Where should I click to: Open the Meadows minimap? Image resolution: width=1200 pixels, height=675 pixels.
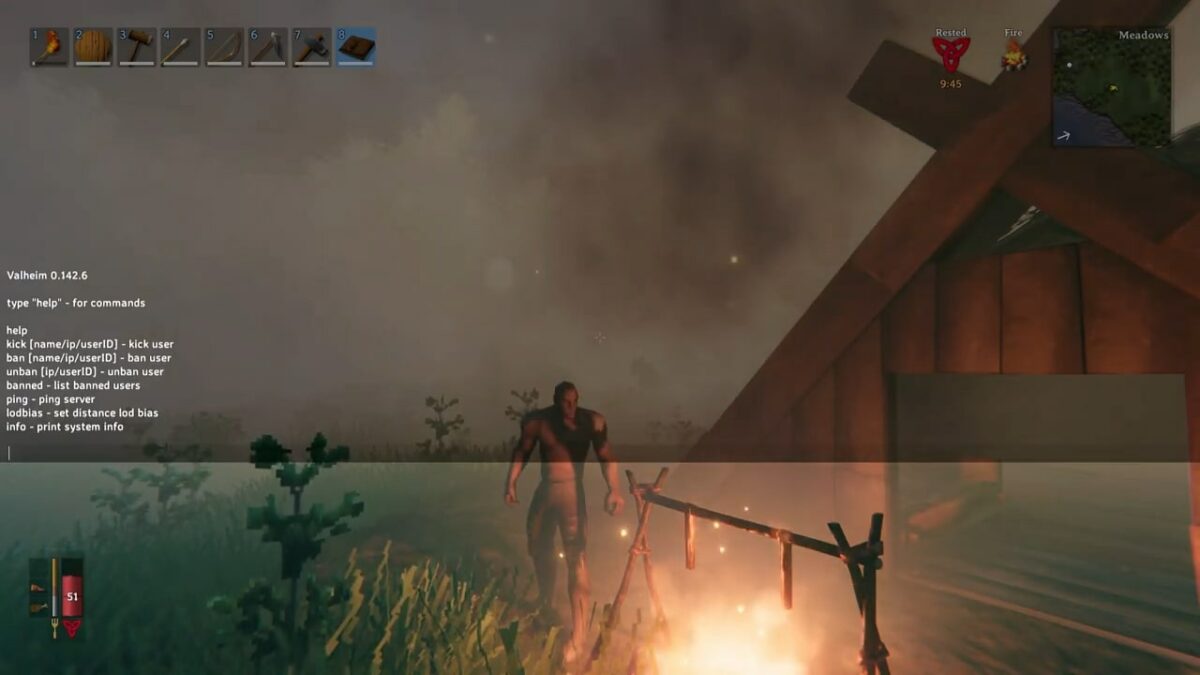click(x=1111, y=87)
